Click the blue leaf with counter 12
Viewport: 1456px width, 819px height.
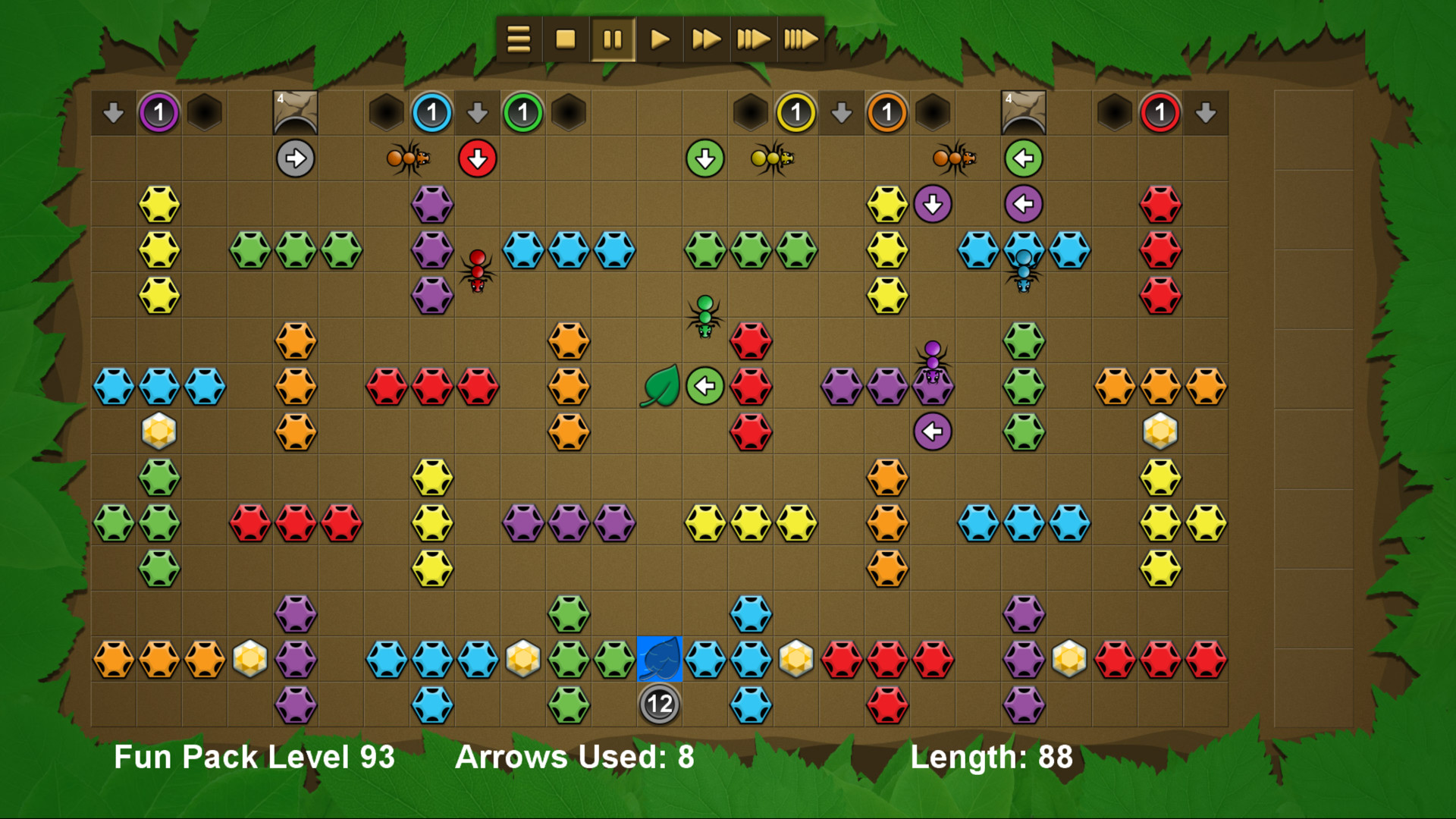(659, 658)
